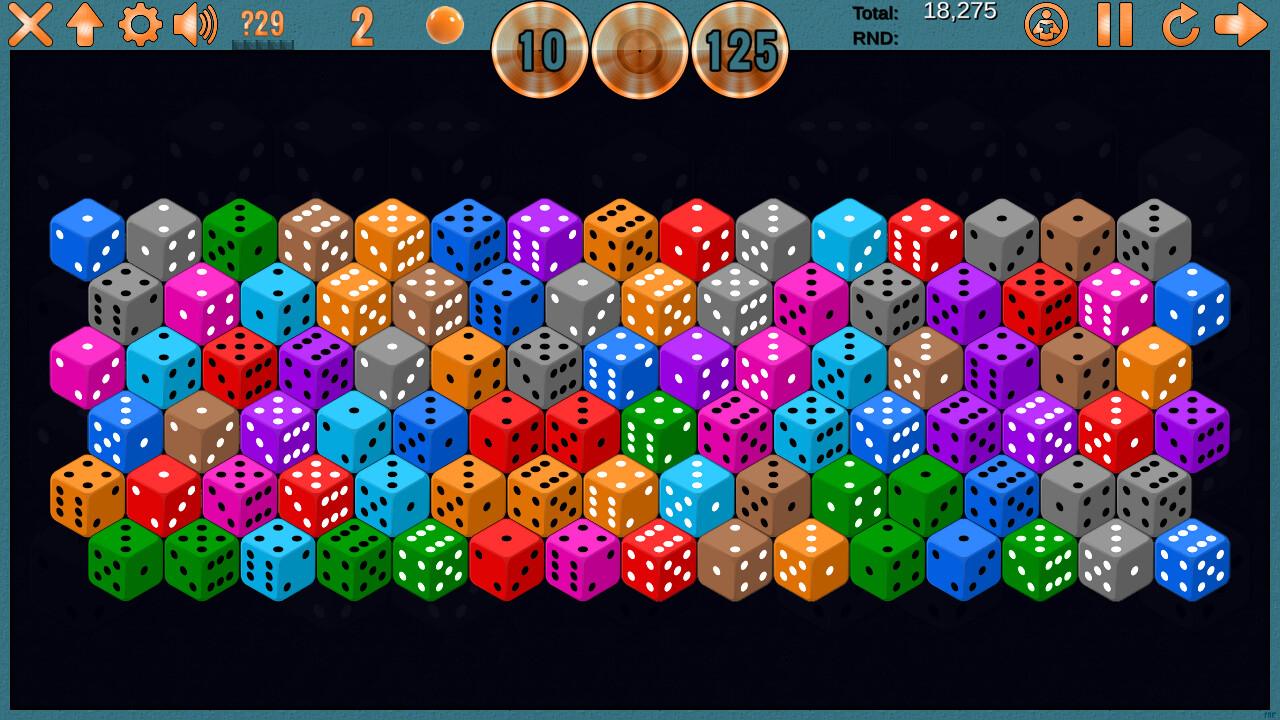
Task: Open the reading person tutorial icon
Action: 1046,25
